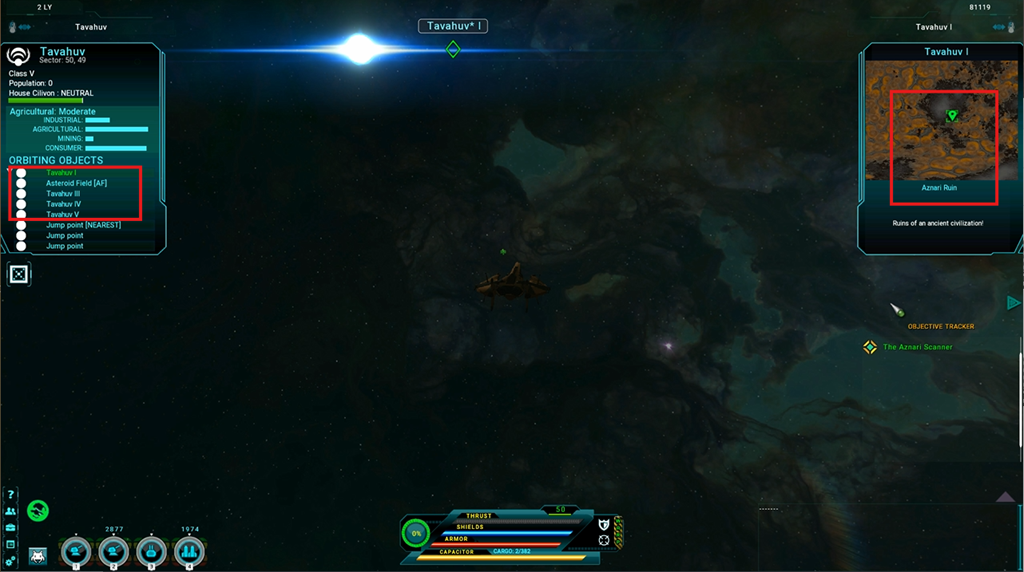Fire weapon slot 1 turret
Viewport: 1024px width, 572px height.
pyautogui.click(x=76, y=551)
